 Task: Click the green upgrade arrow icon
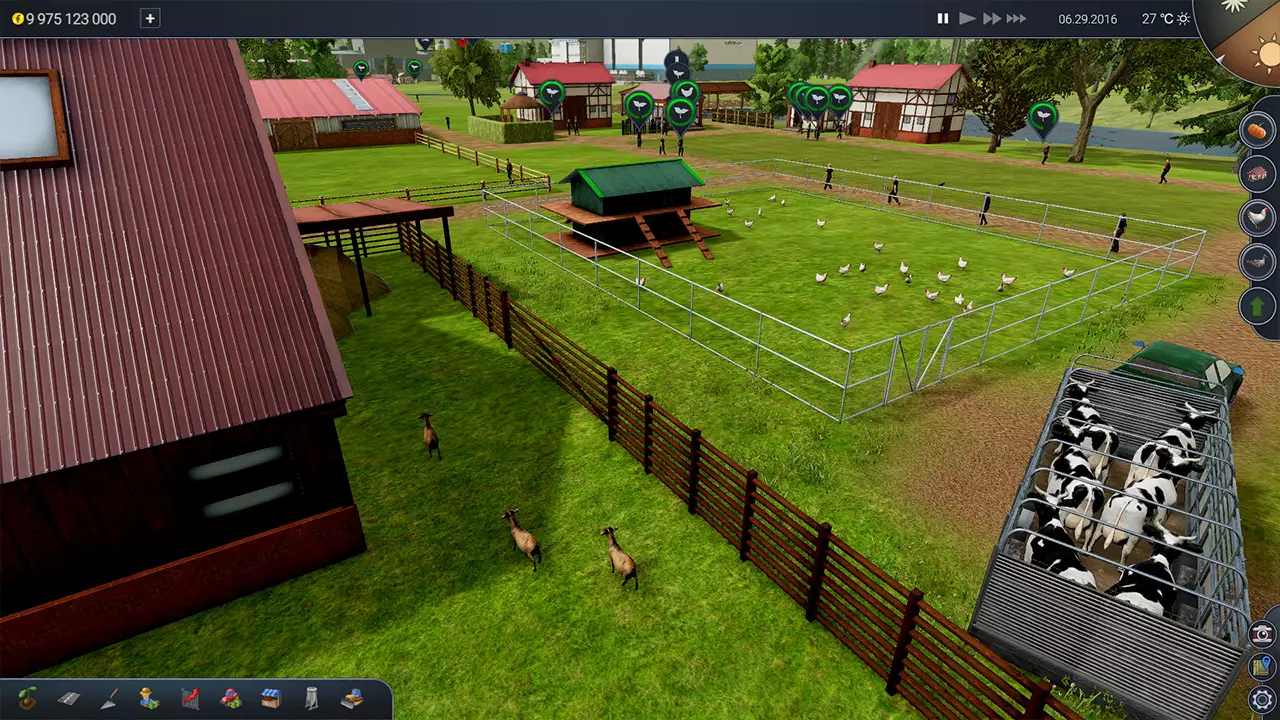click(1258, 305)
